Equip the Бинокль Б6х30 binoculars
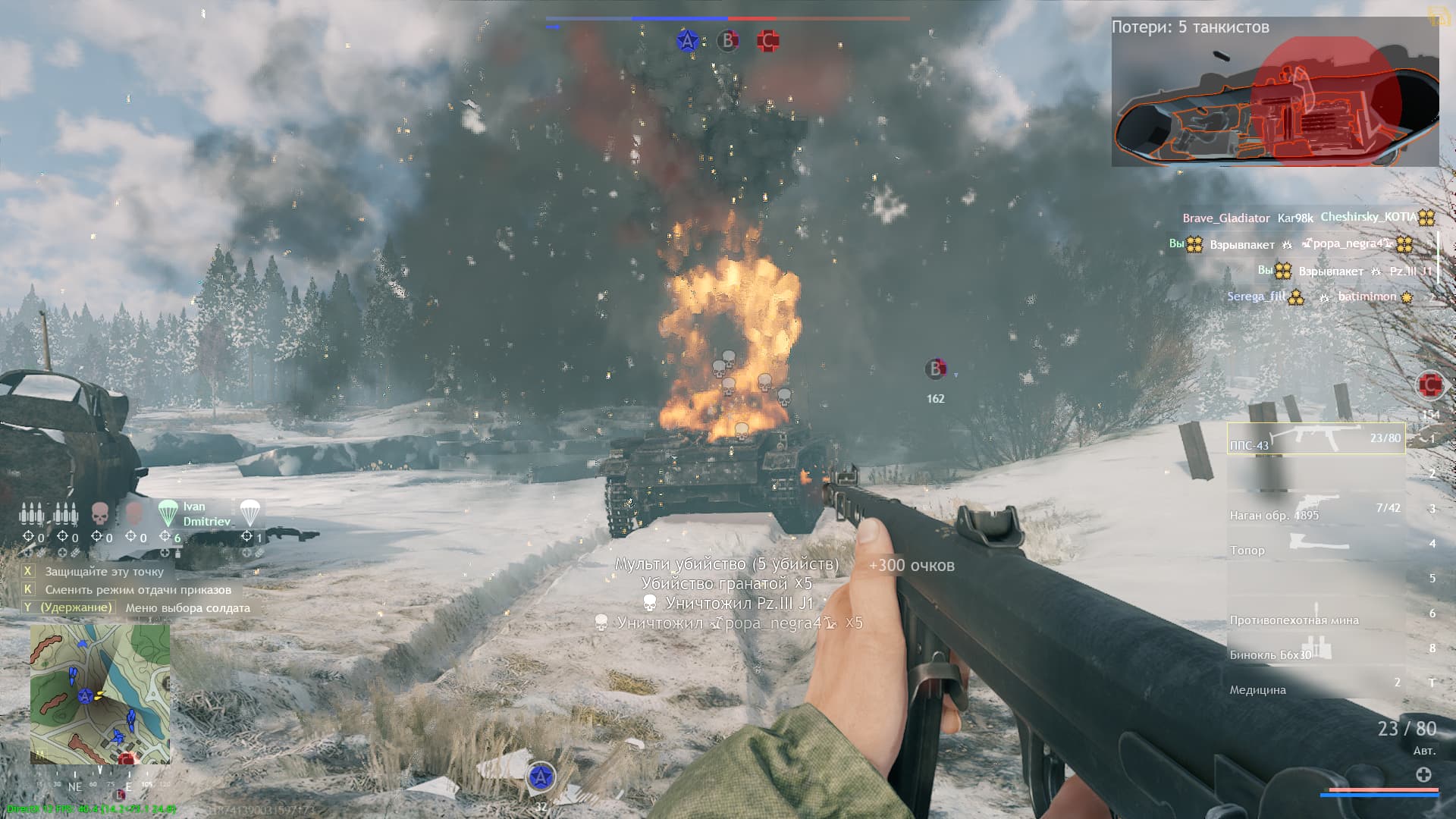The image size is (1456, 819). 1316,649
